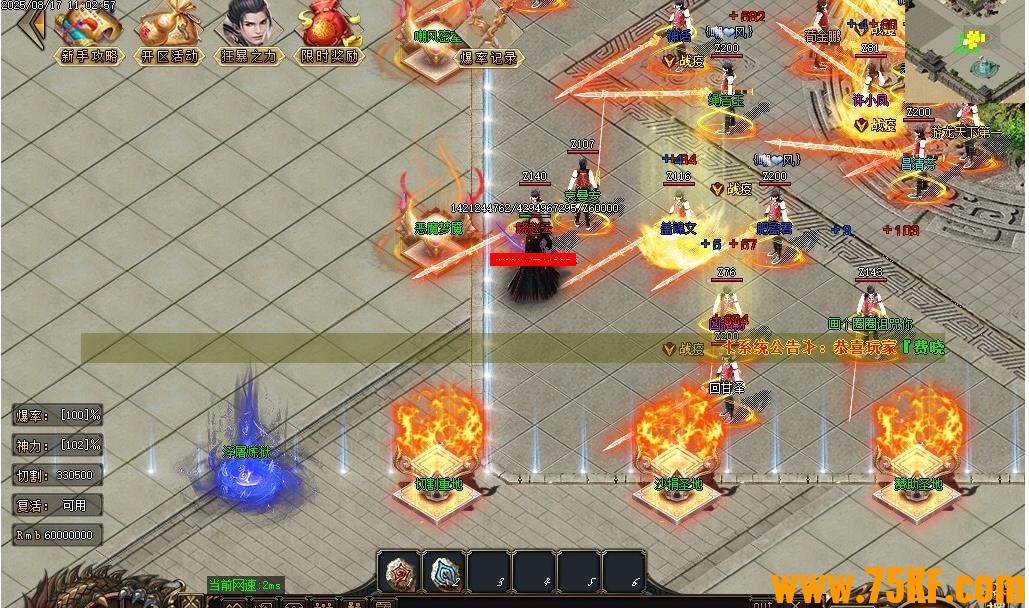Image resolution: width=1029 pixels, height=608 pixels.
Task: Open the 狂暴之力 berserk power panel
Action: (249, 34)
